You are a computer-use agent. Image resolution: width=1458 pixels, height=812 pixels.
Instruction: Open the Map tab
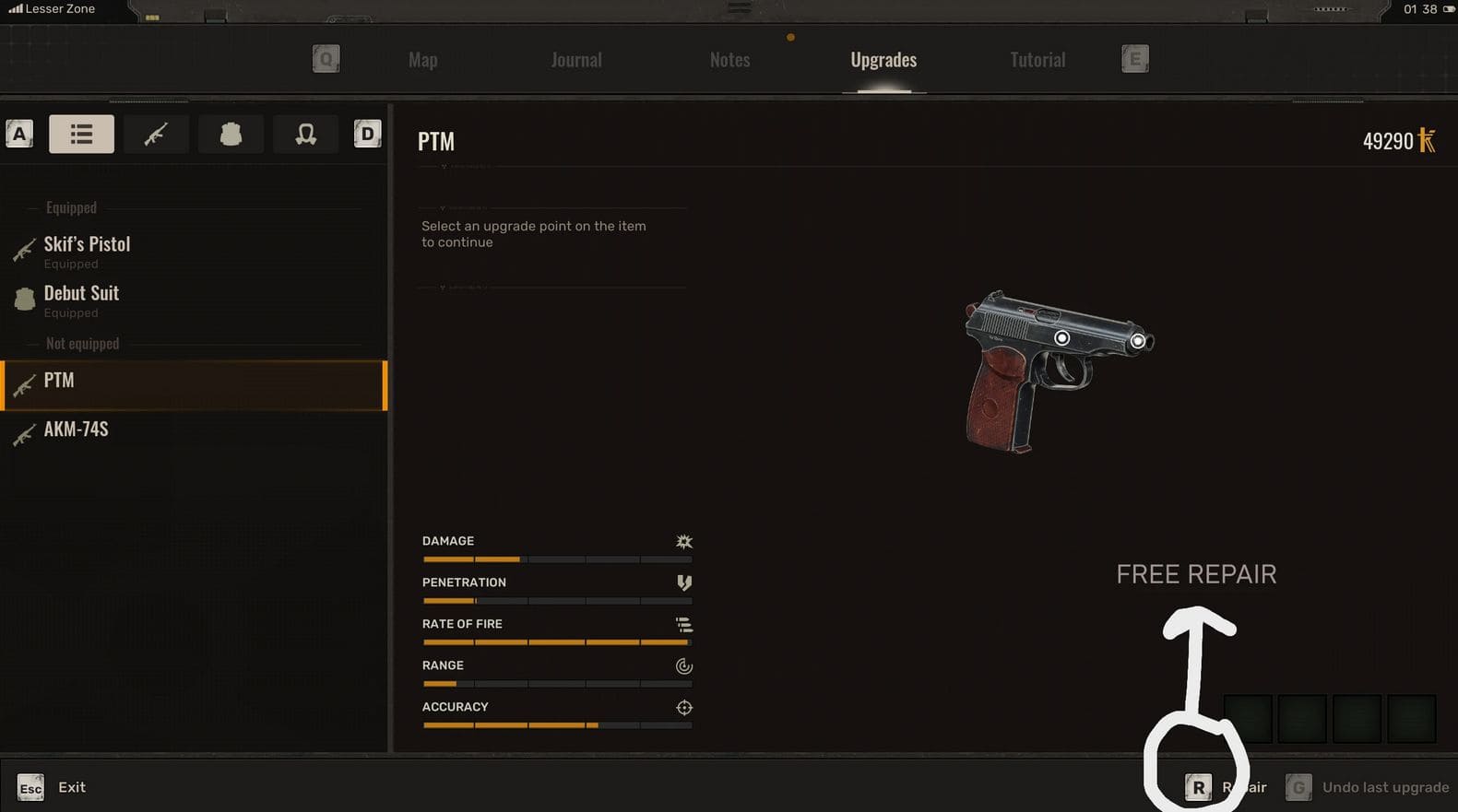[422, 60]
